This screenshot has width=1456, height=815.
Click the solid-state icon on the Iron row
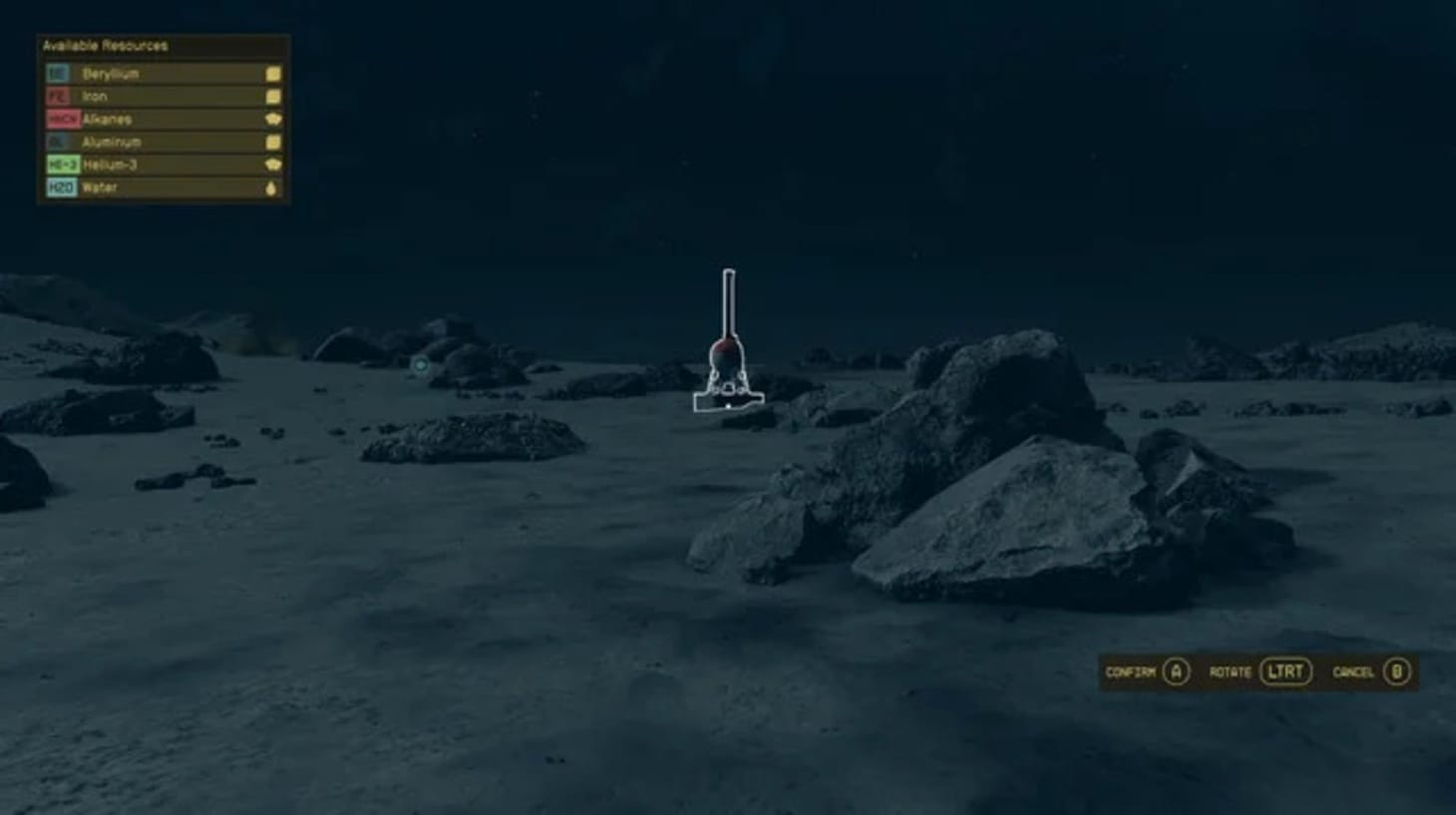[x=271, y=96]
